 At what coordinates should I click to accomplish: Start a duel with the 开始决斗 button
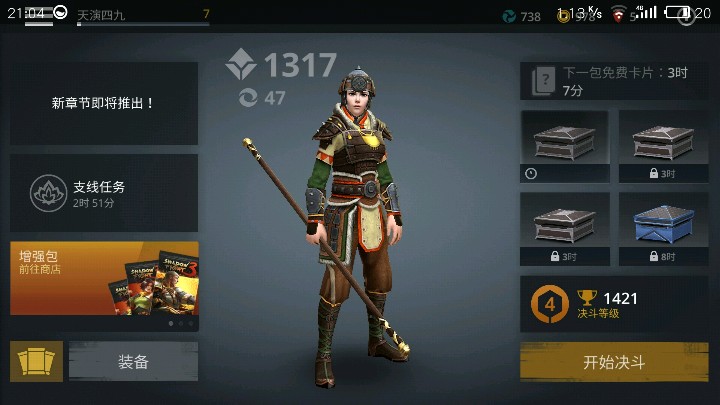click(614, 362)
